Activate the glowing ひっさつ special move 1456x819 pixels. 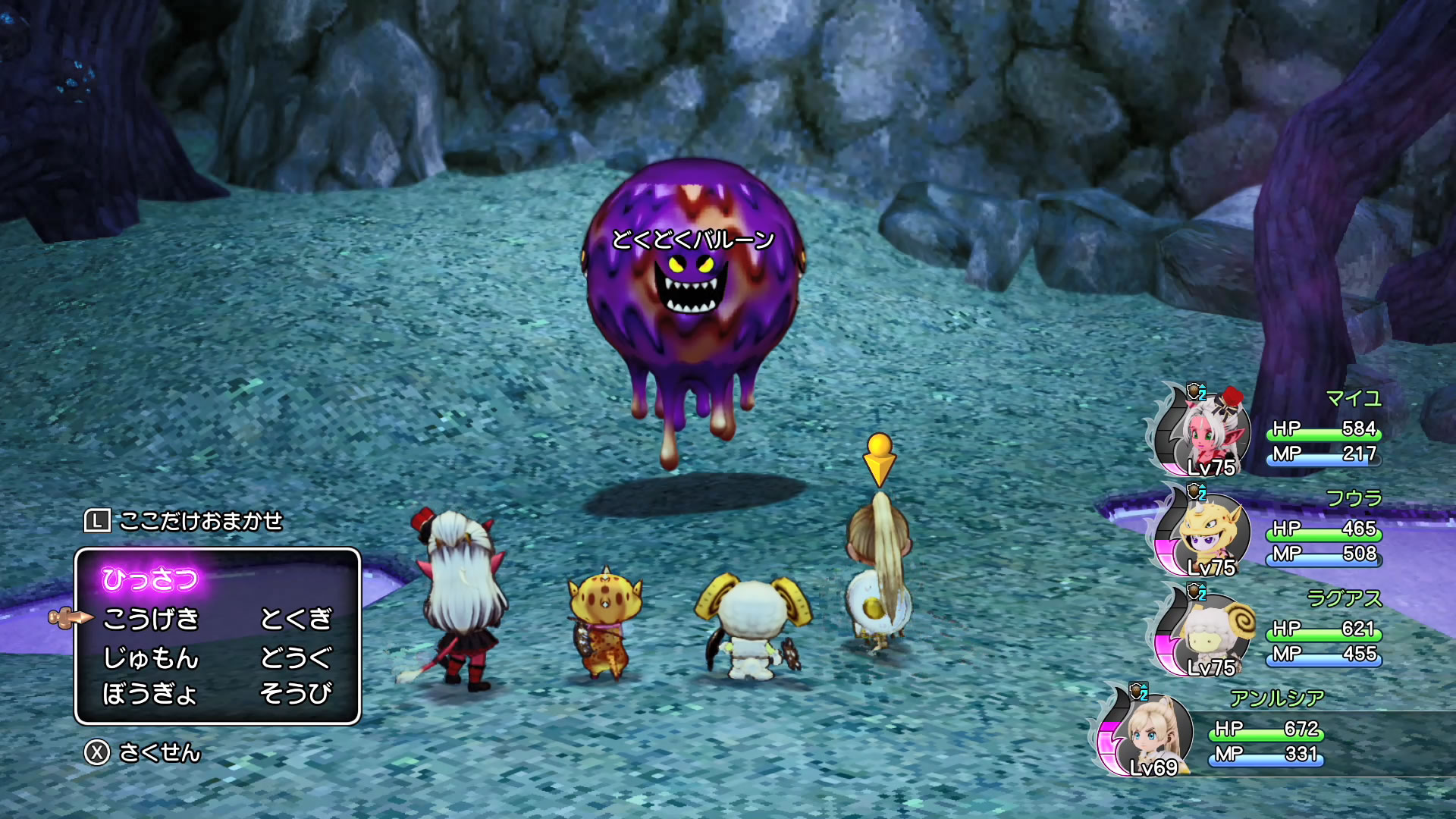[150, 579]
